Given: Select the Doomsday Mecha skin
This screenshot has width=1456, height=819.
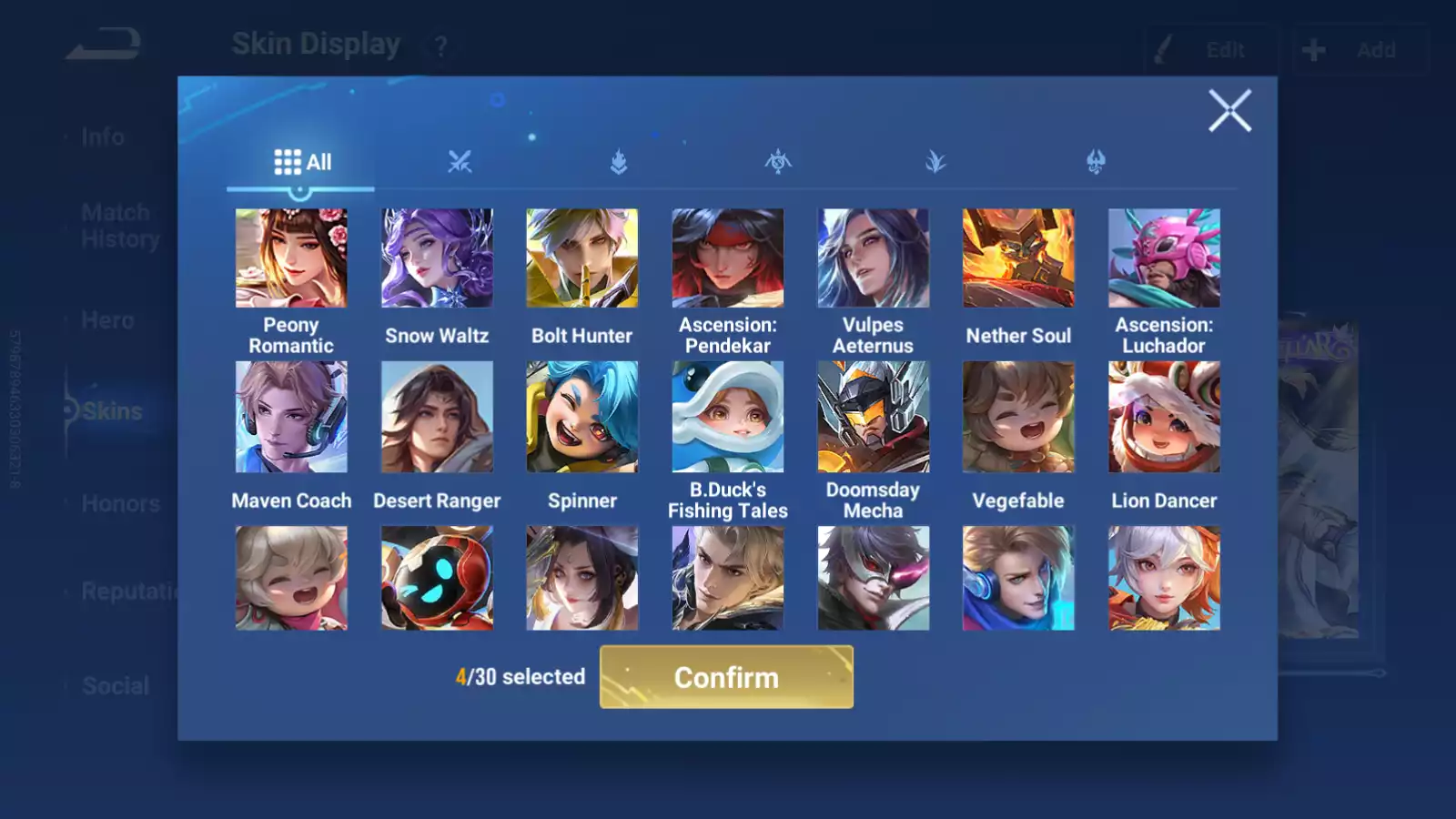Looking at the screenshot, I should tap(873, 417).
